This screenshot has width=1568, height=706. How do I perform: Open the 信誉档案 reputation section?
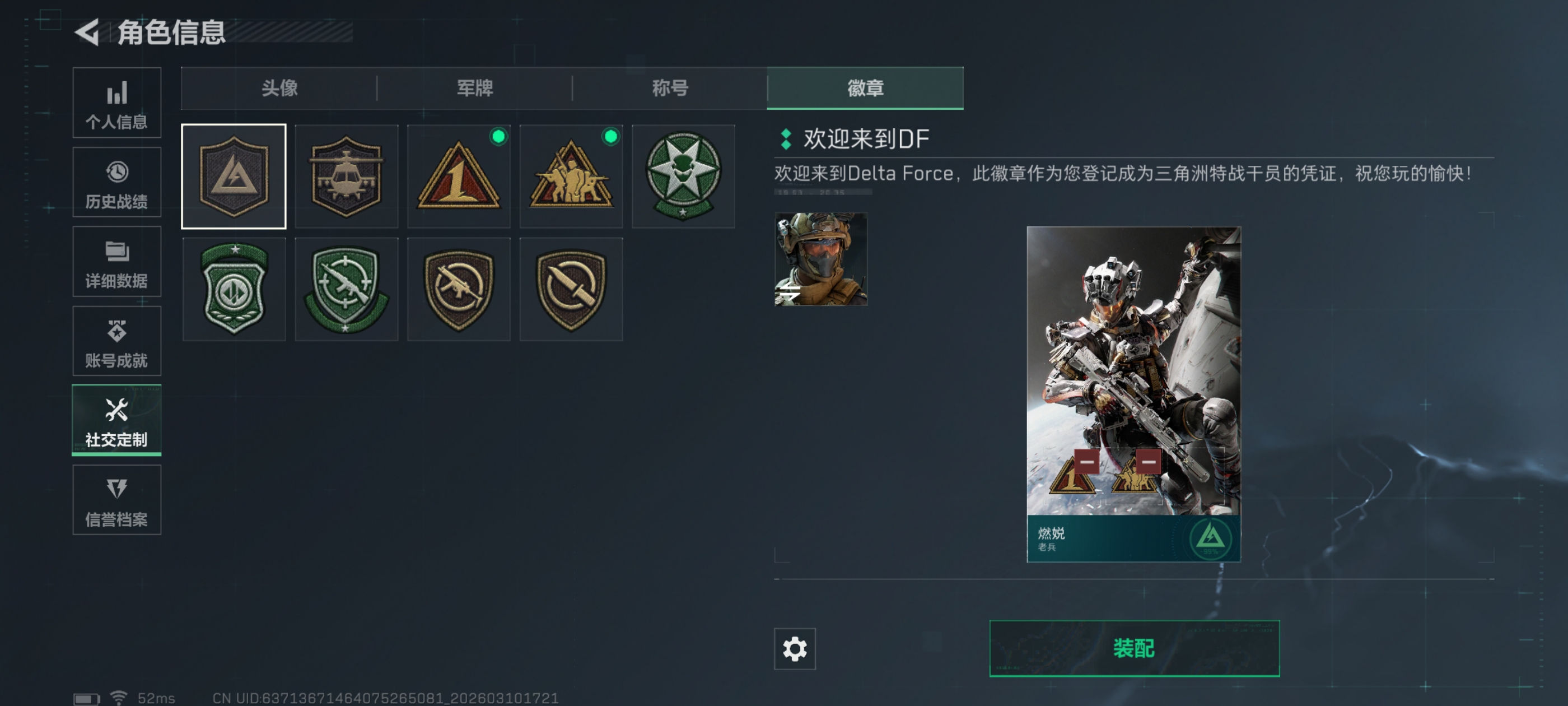(116, 500)
